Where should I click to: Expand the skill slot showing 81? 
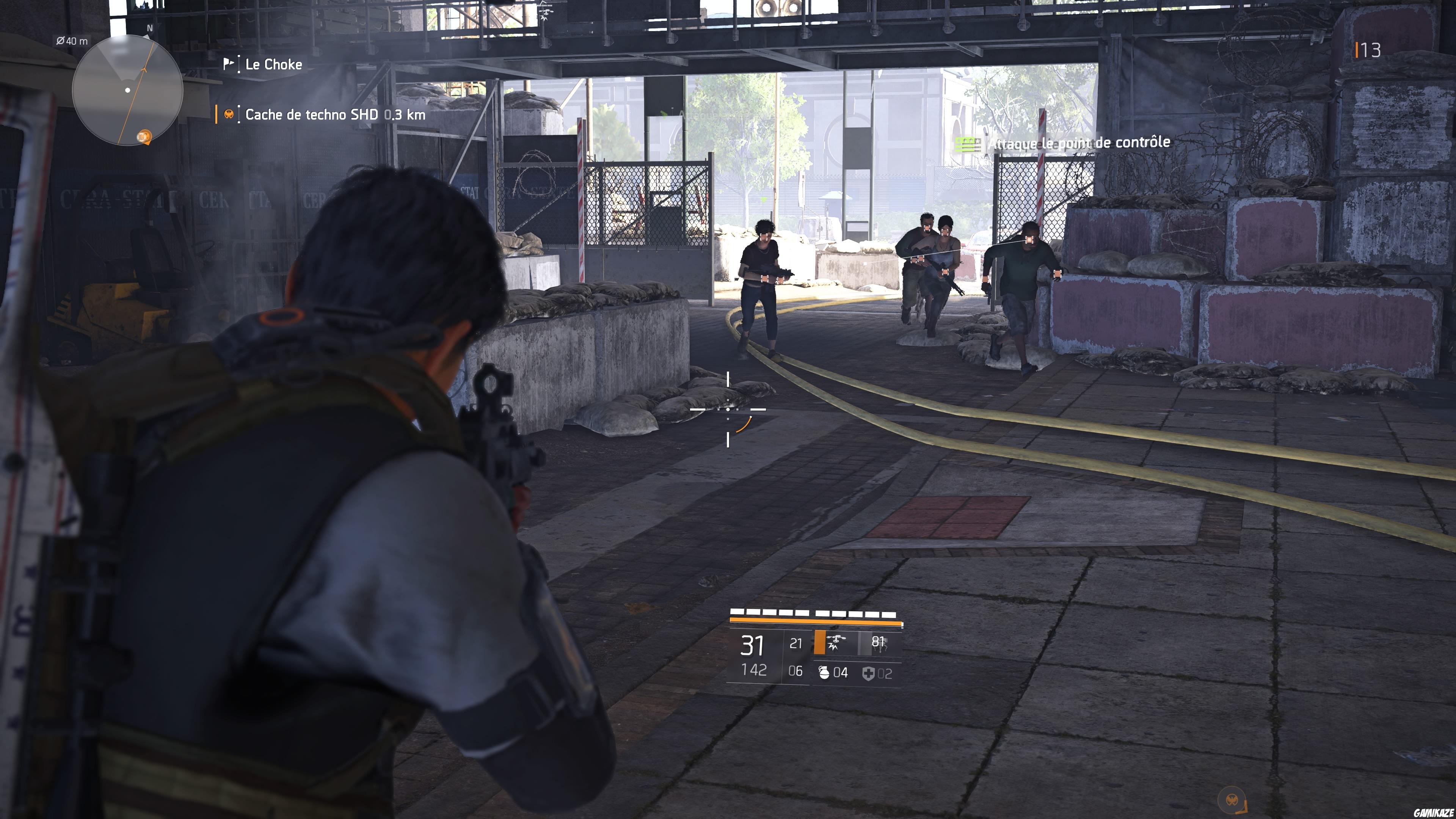pos(880,642)
